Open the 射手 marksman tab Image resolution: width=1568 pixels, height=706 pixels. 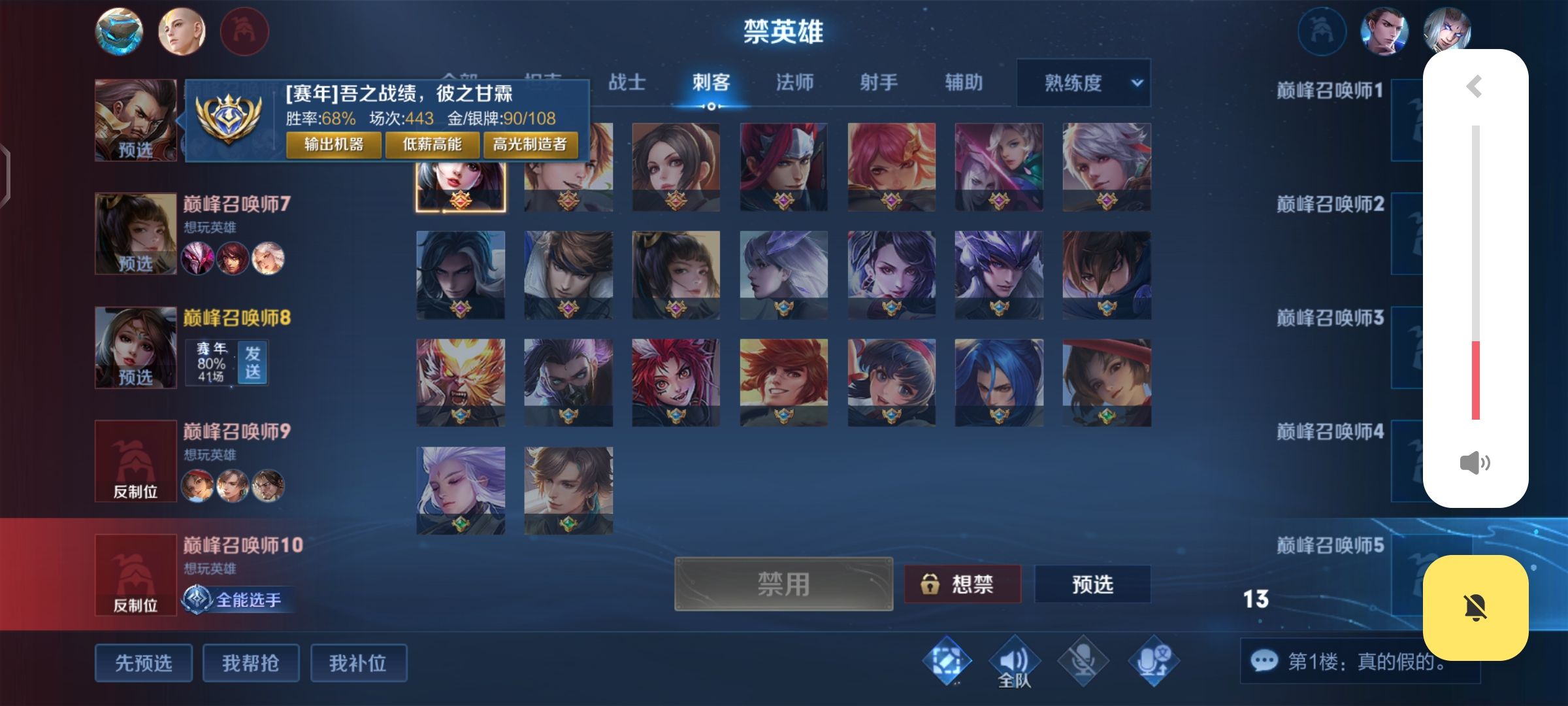click(879, 82)
